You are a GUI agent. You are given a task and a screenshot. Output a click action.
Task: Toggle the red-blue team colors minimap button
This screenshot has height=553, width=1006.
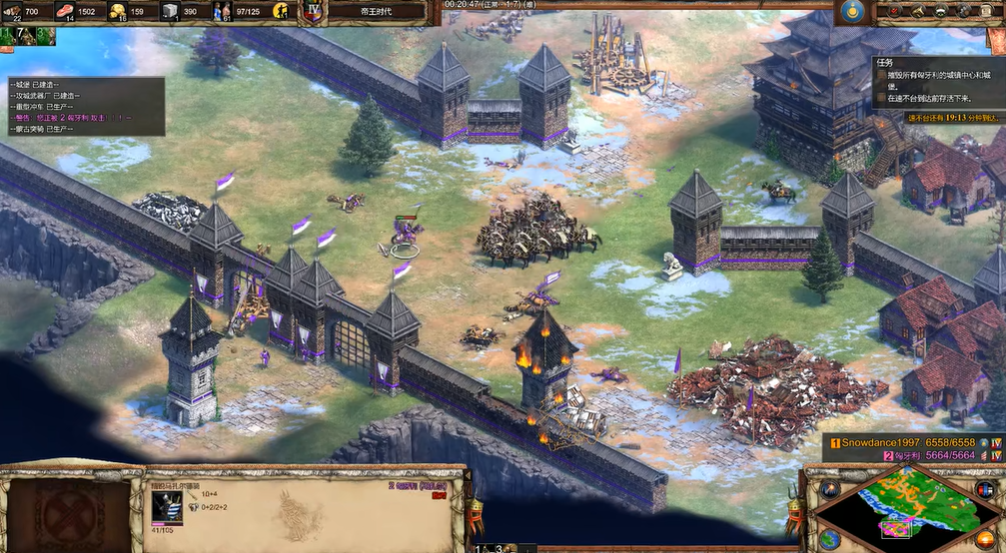[x=984, y=489]
